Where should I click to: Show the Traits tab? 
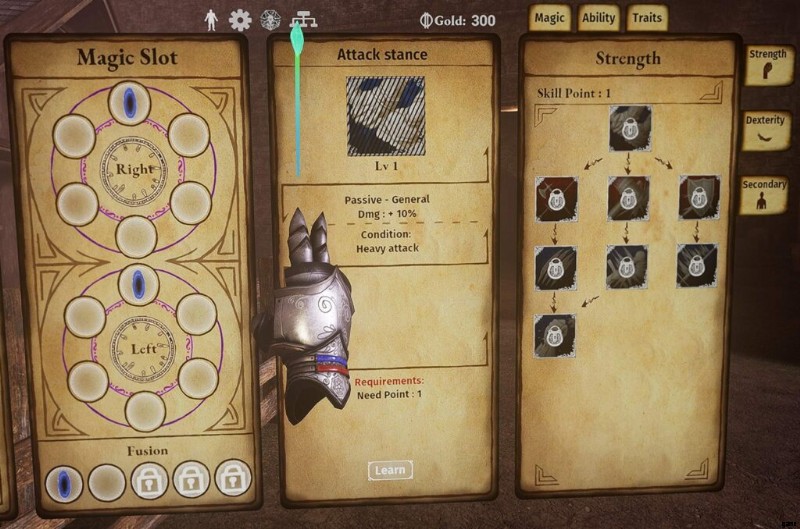coord(647,18)
